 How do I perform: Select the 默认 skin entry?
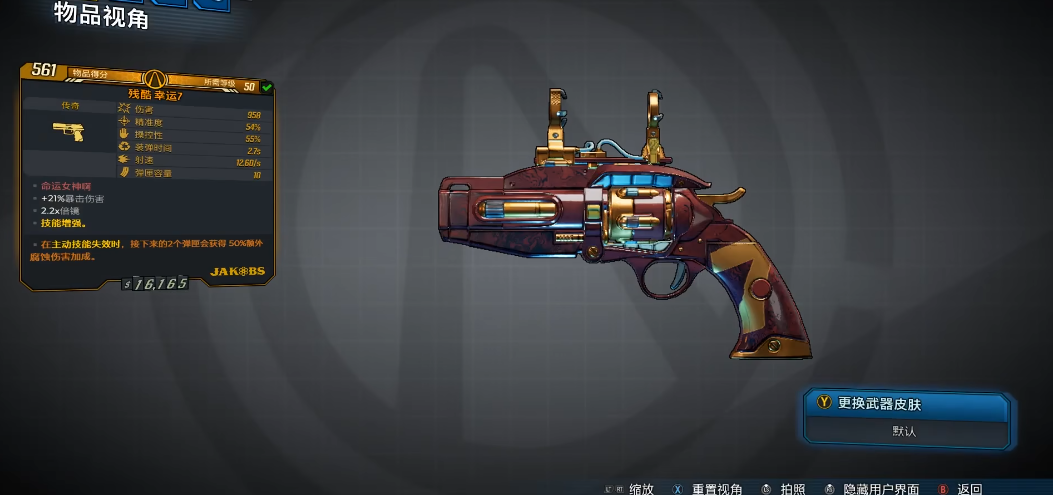tap(905, 431)
